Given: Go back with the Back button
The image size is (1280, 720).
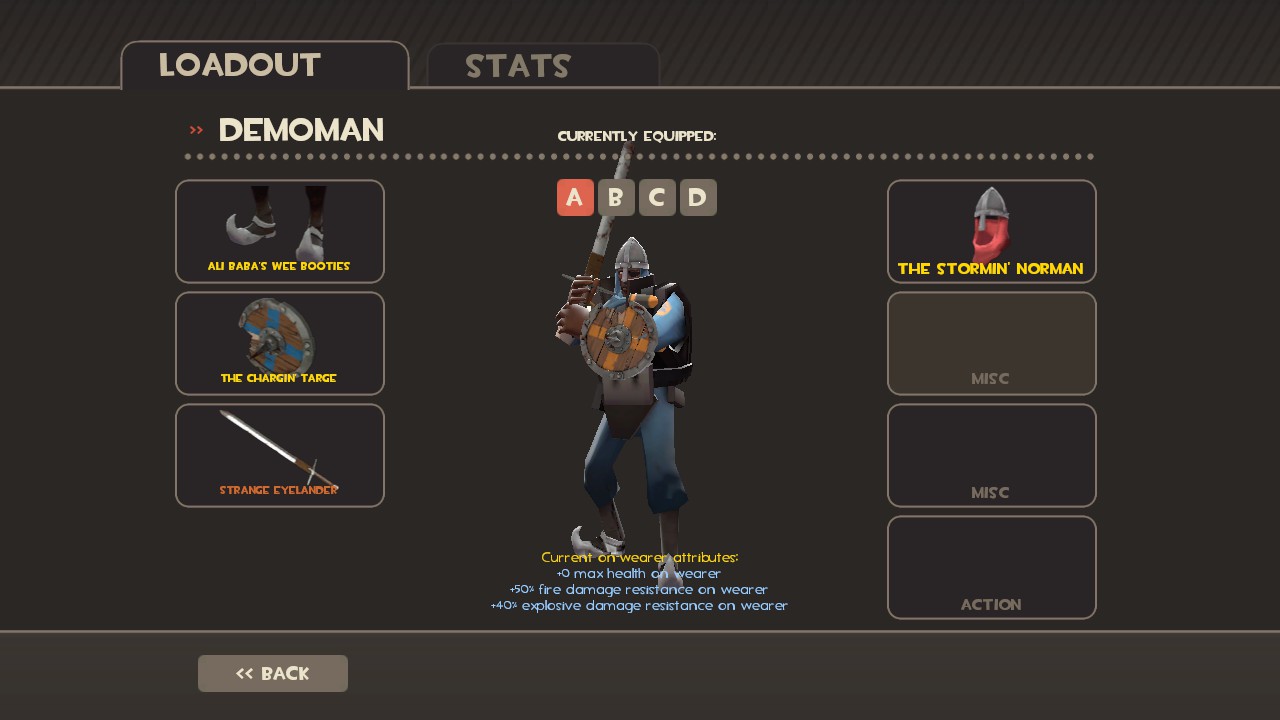Looking at the screenshot, I should (273, 673).
